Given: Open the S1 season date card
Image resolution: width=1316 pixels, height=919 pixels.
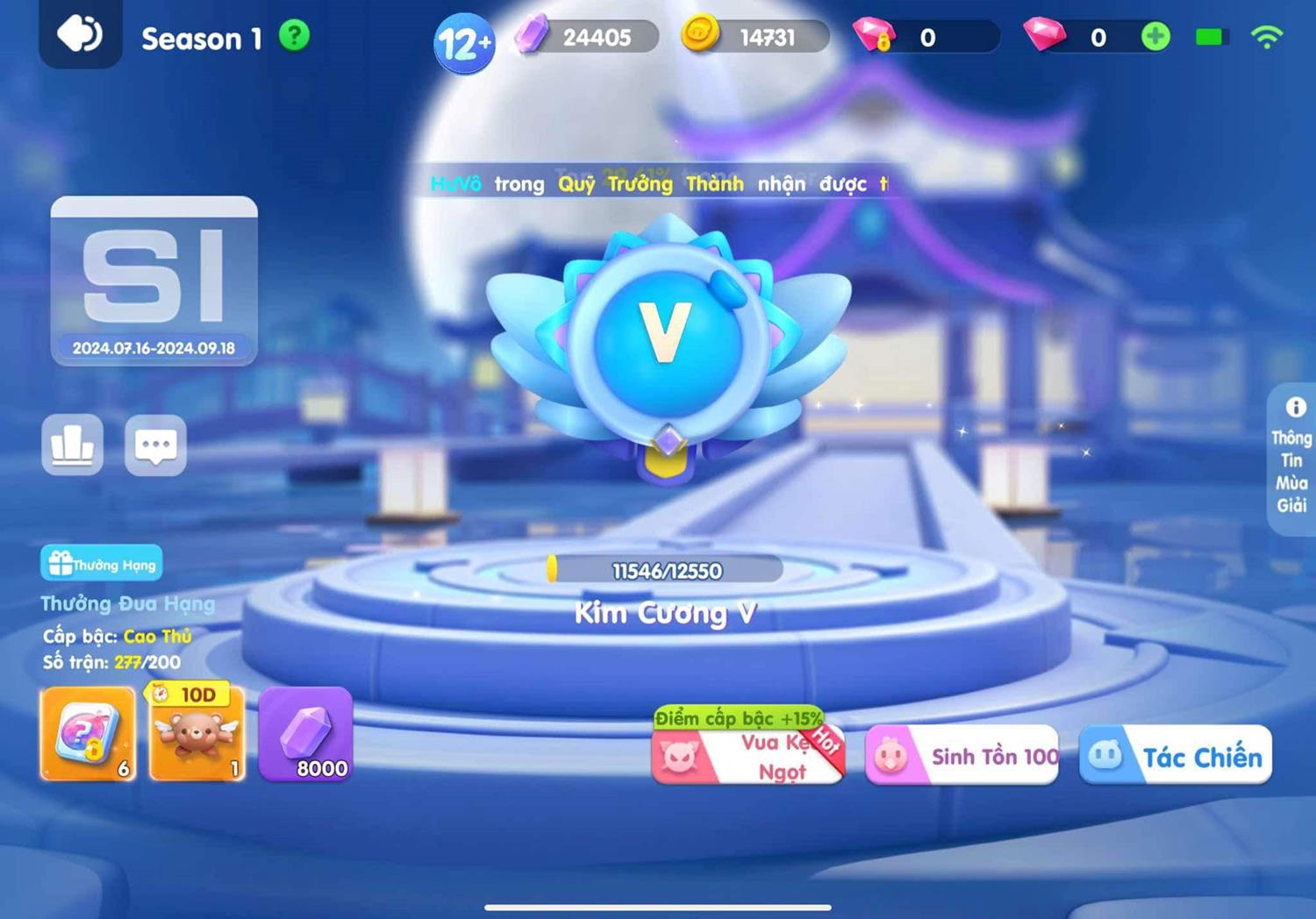Looking at the screenshot, I should tap(154, 280).
